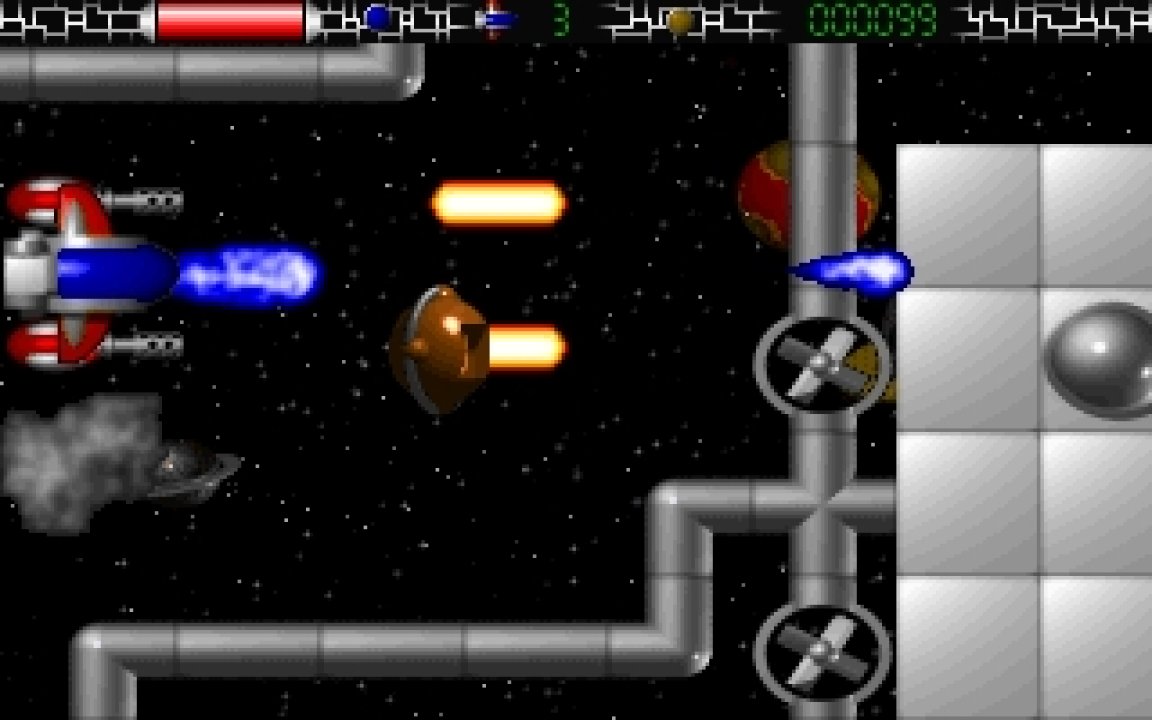Image resolution: width=1152 pixels, height=720 pixels.
Task: Click the blue orb icon in the HUD
Action: click(x=377, y=18)
